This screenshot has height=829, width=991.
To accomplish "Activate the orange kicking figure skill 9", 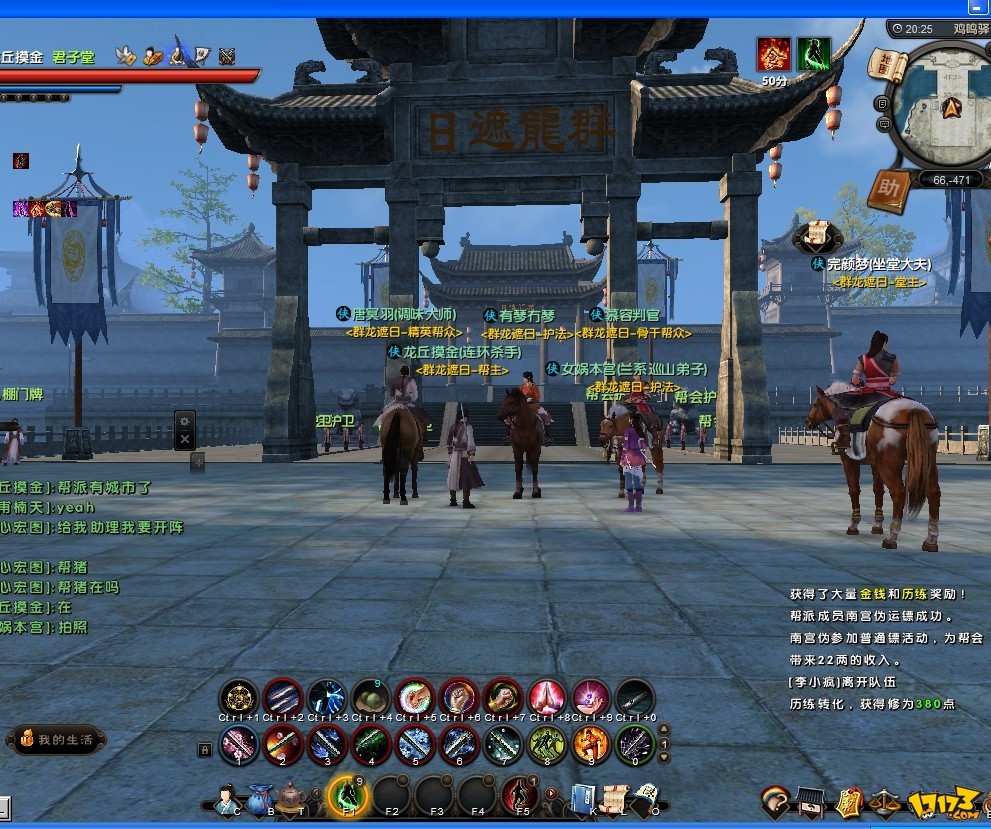I will pos(590,744).
